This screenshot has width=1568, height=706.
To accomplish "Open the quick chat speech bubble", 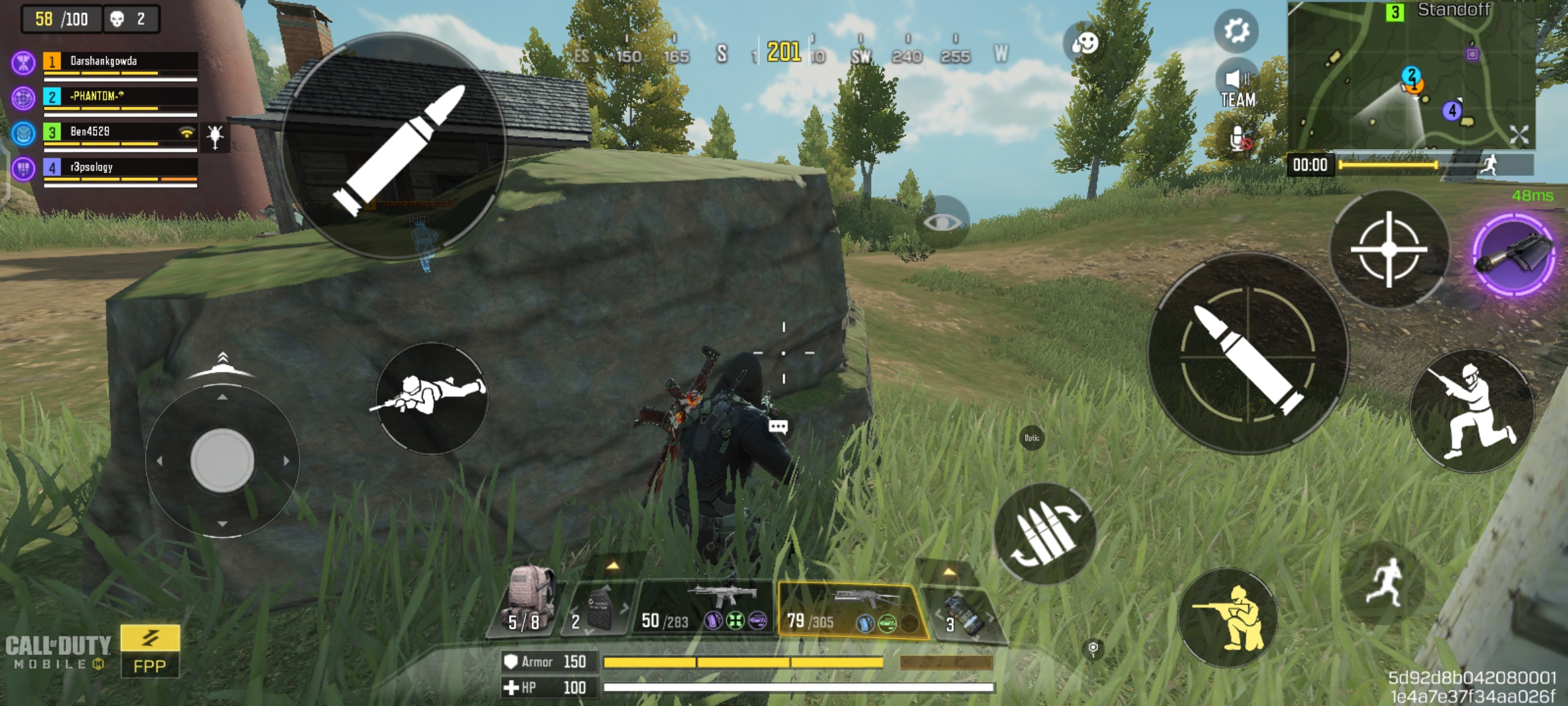I will click(x=777, y=427).
